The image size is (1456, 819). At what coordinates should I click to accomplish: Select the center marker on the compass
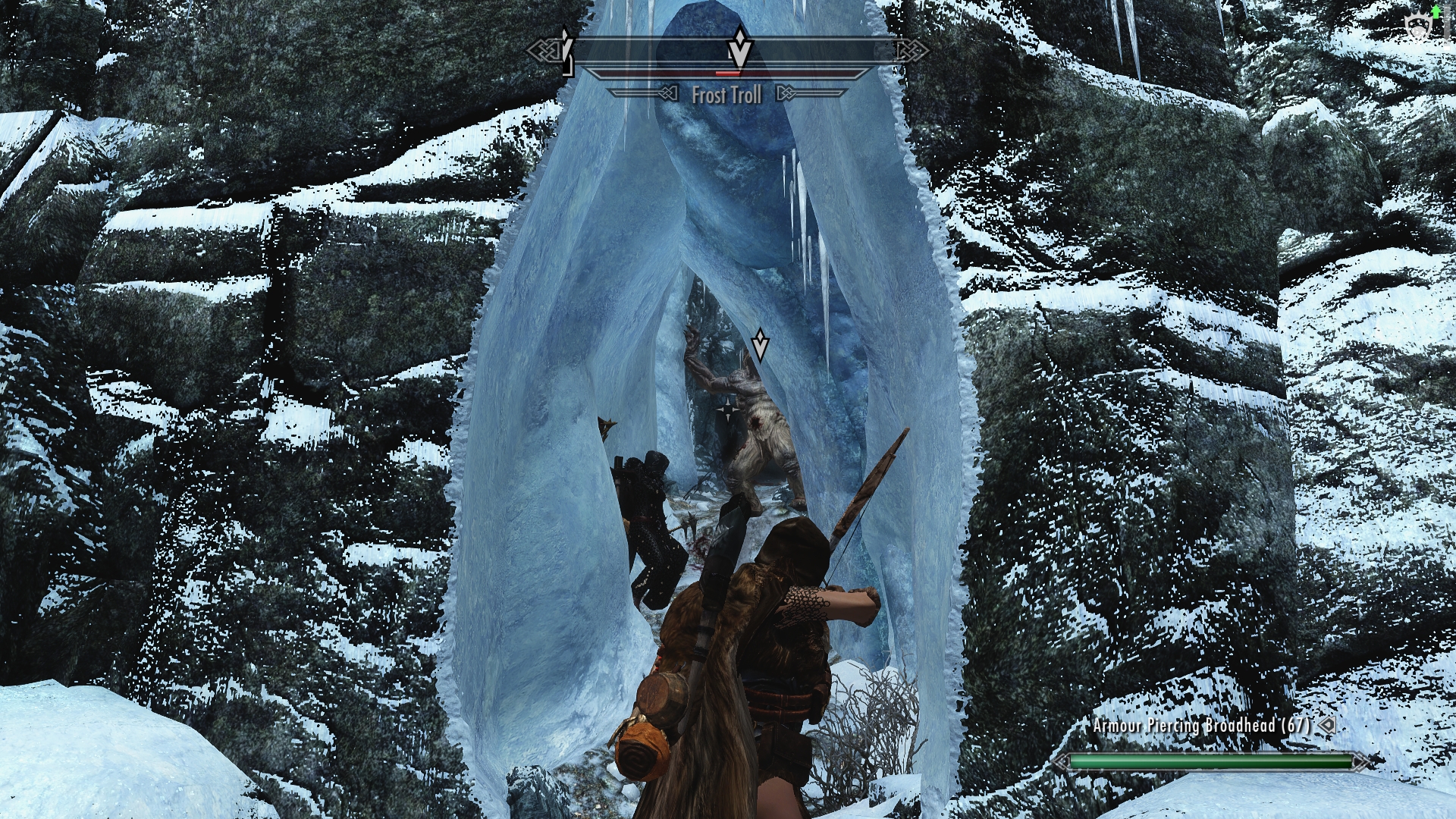pyautogui.click(x=739, y=49)
